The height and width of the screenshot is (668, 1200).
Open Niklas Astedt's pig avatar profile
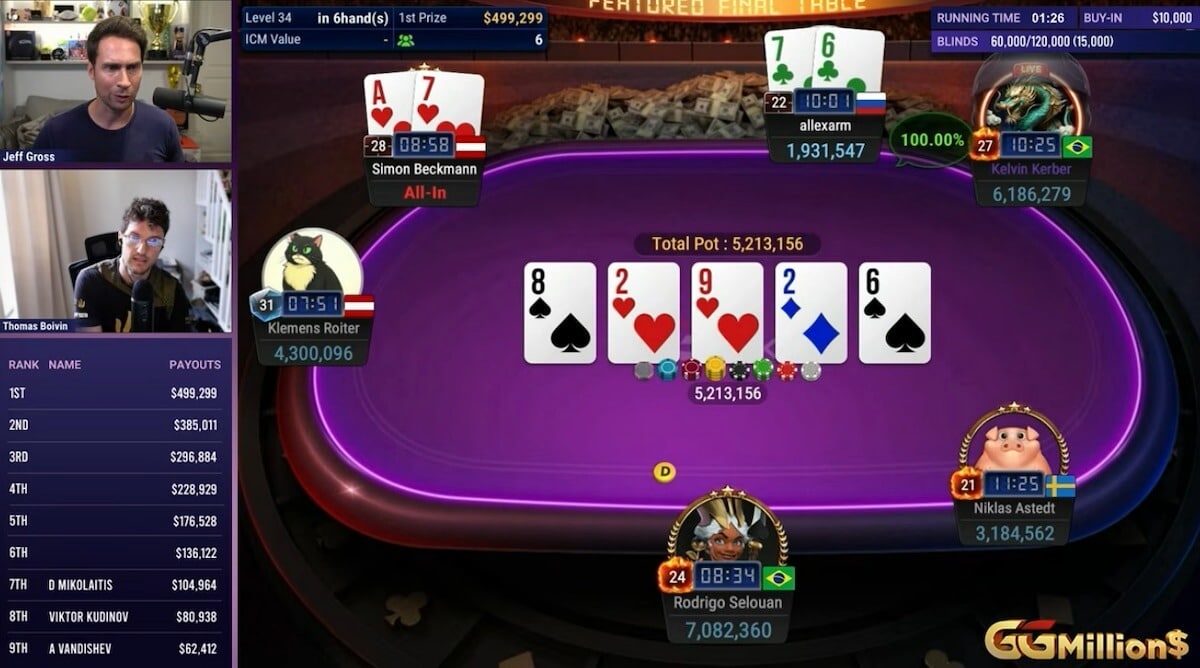tap(1013, 448)
